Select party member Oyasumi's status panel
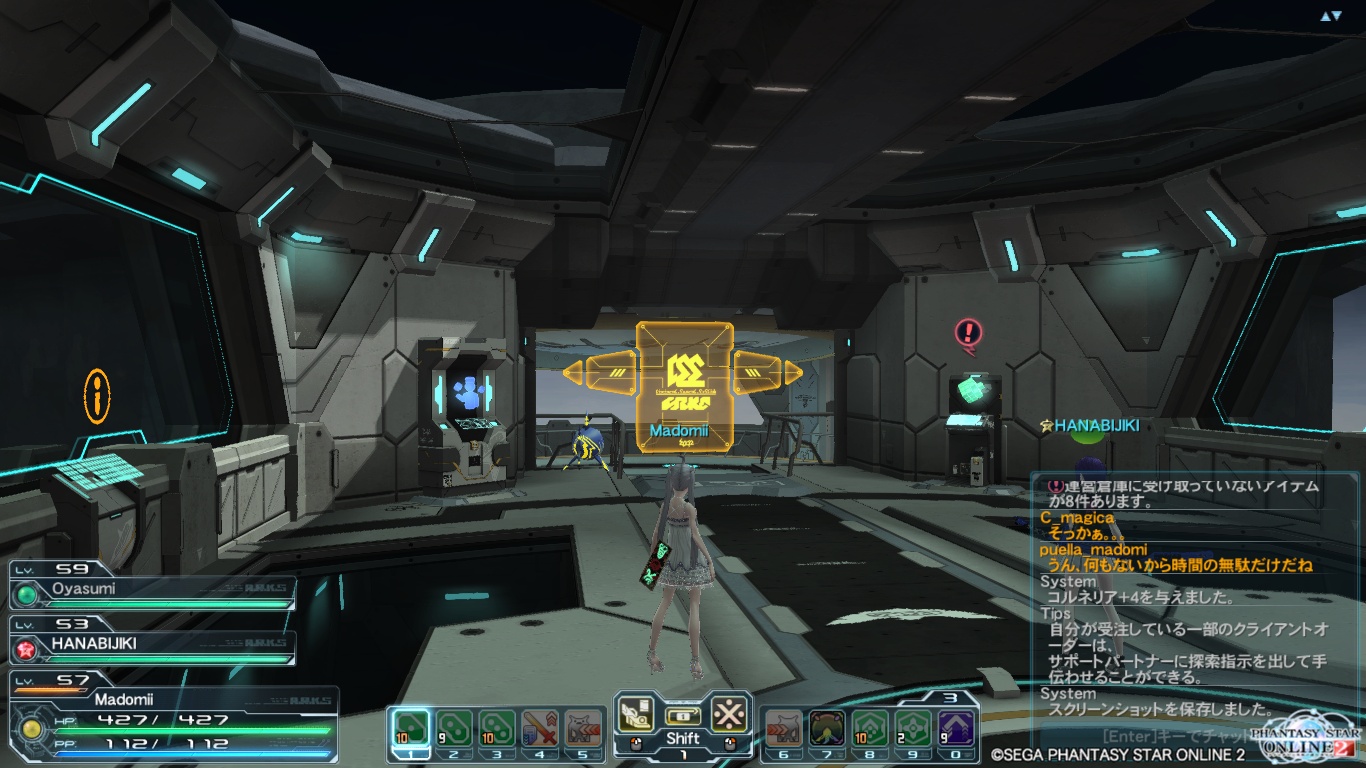 (152, 588)
